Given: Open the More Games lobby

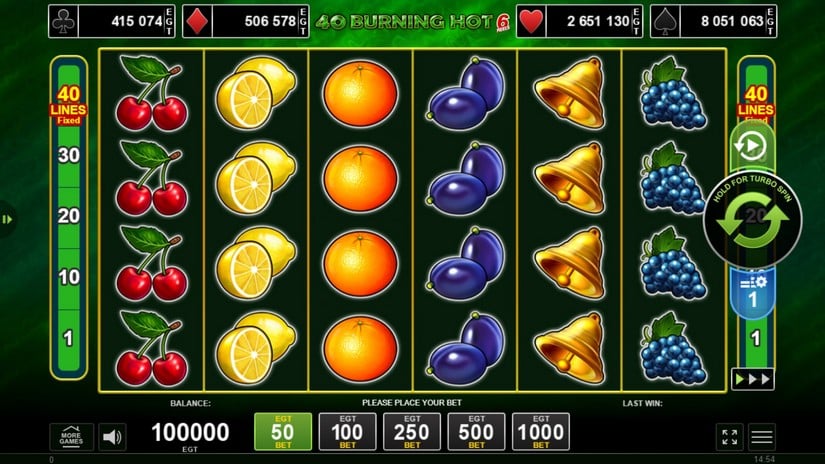Looking at the screenshot, I should pyautogui.click(x=71, y=437).
